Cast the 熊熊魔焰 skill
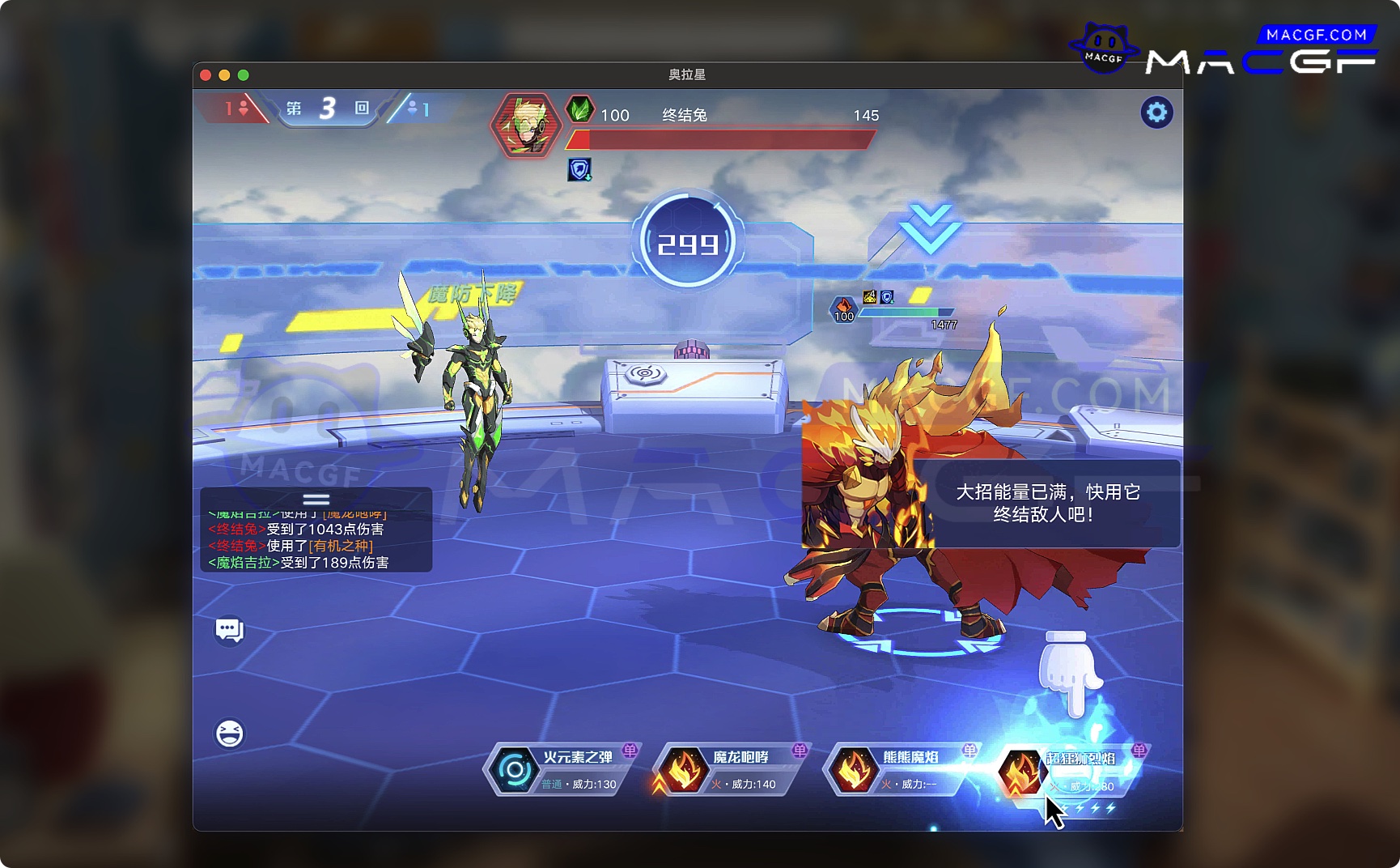1400x868 pixels. [x=898, y=769]
